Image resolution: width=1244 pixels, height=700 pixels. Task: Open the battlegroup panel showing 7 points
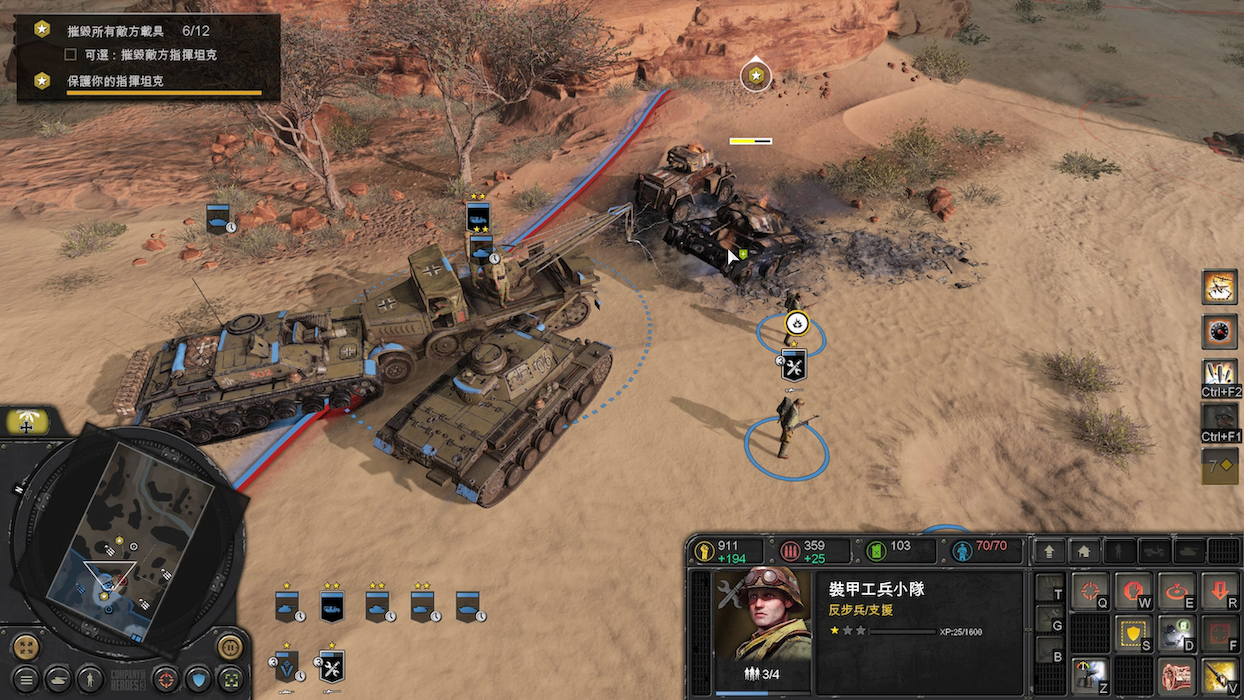point(1219,465)
